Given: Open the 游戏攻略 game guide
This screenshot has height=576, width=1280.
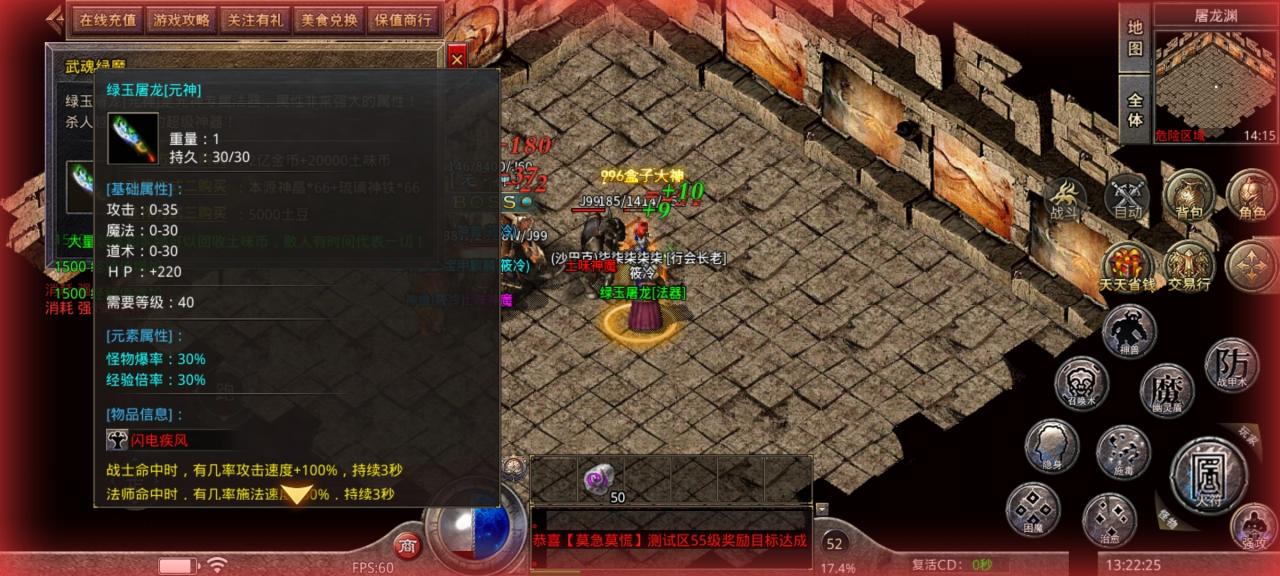Looking at the screenshot, I should coord(180,19).
